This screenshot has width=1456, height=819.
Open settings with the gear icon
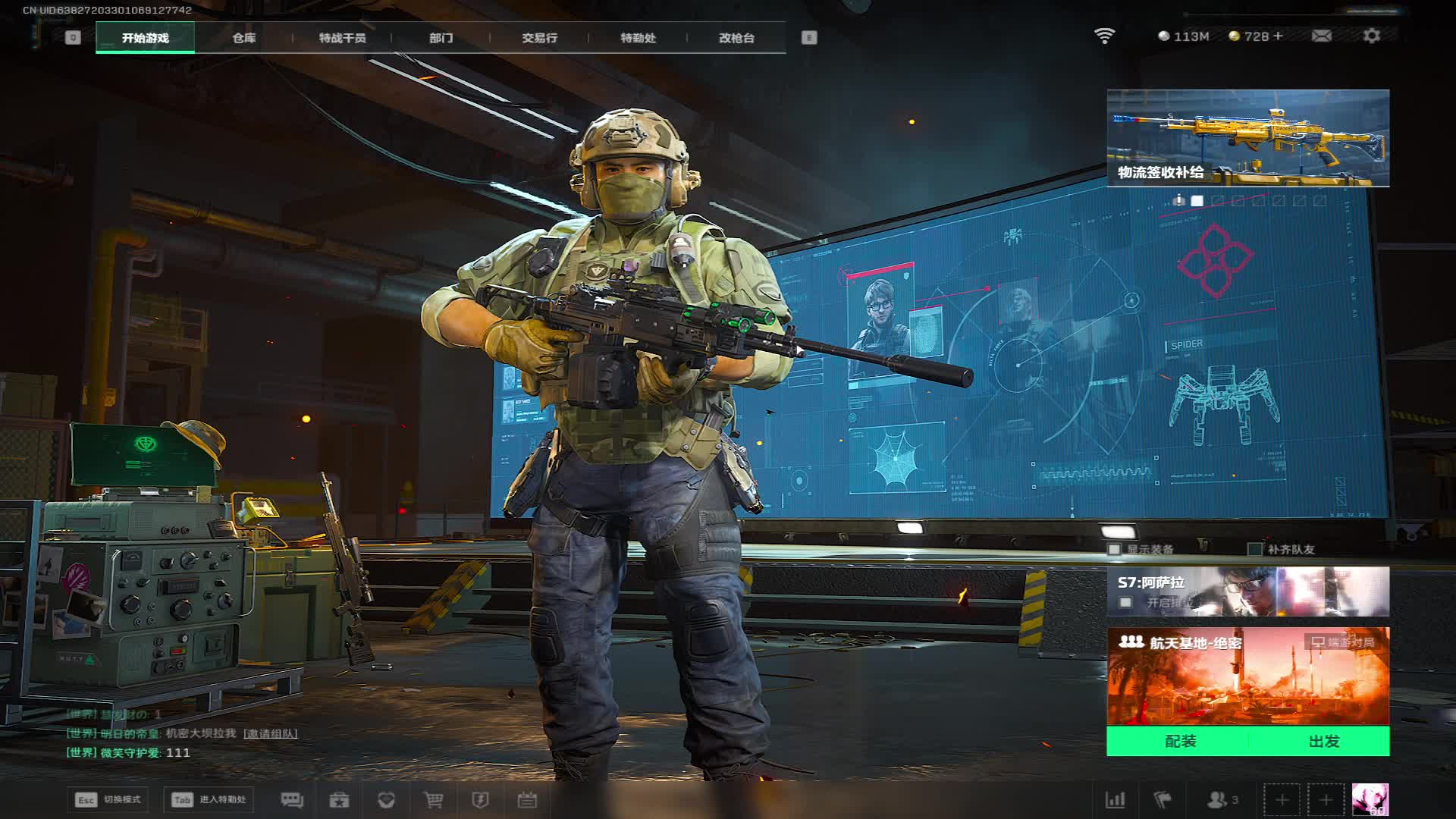tap(1371, 36)
